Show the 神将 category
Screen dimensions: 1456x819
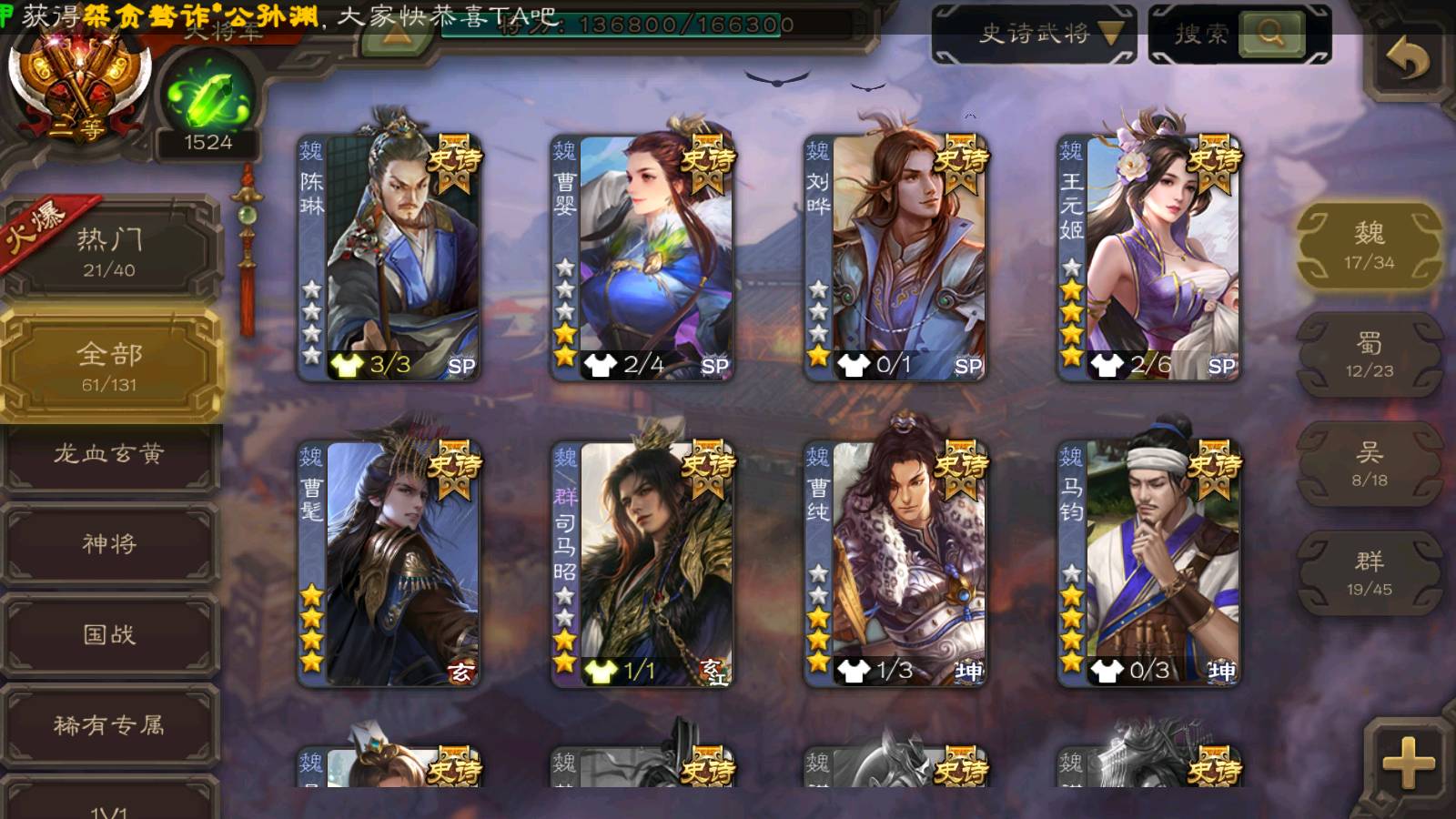click(x=110, y=544)
